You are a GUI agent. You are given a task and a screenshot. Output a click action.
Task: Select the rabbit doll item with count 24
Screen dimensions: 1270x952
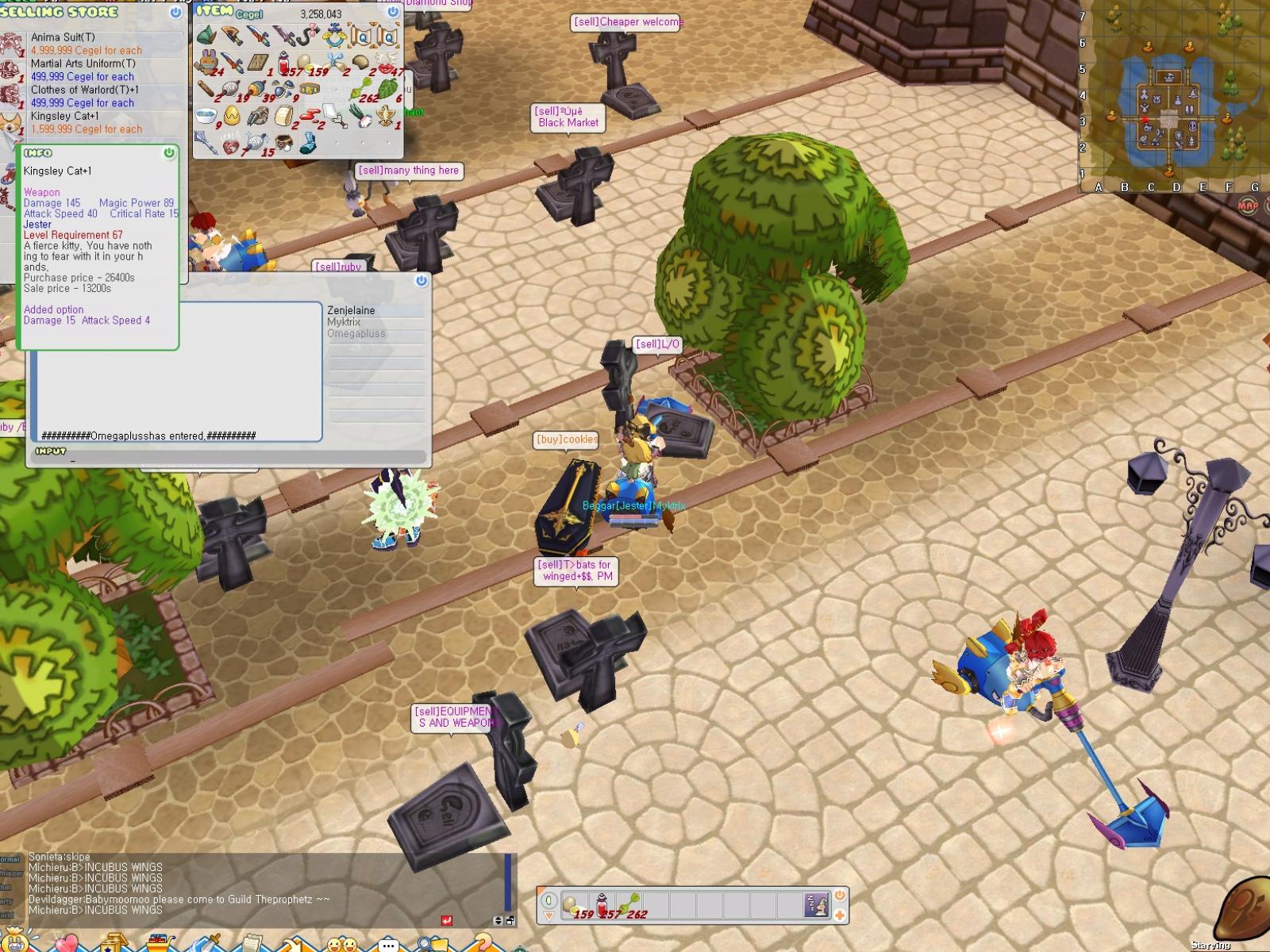[x=208, y=61]
